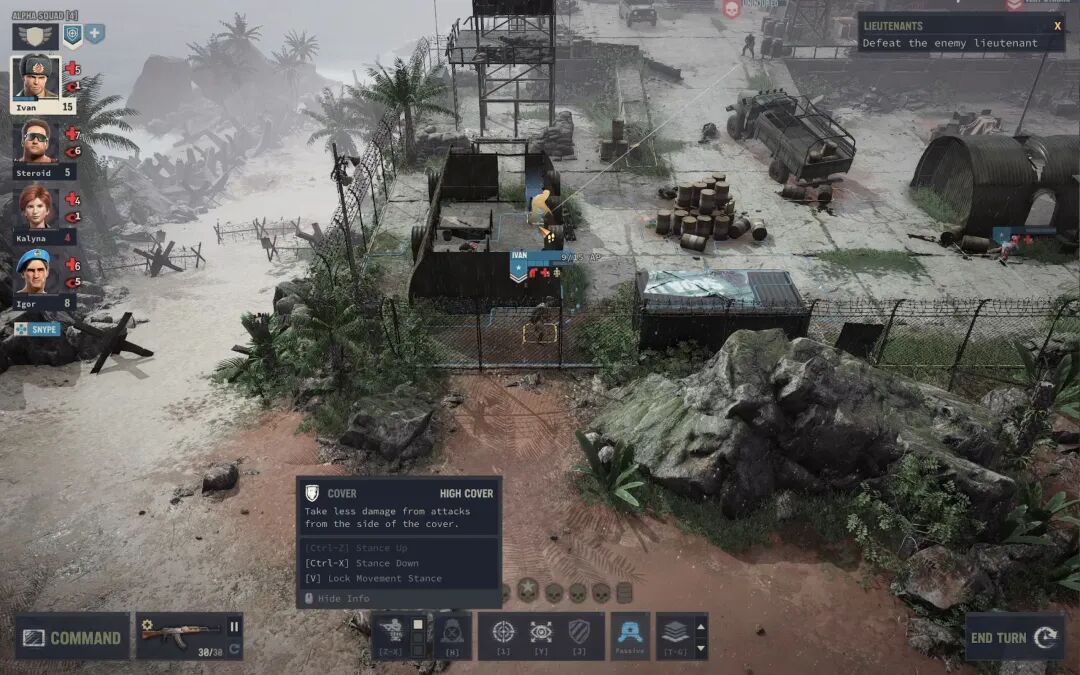Image resolution: width=1080 pixels, height=675 pixels.
Task: Use the striped shield ability
Action: pyautogui.click(x=579, y=632)
